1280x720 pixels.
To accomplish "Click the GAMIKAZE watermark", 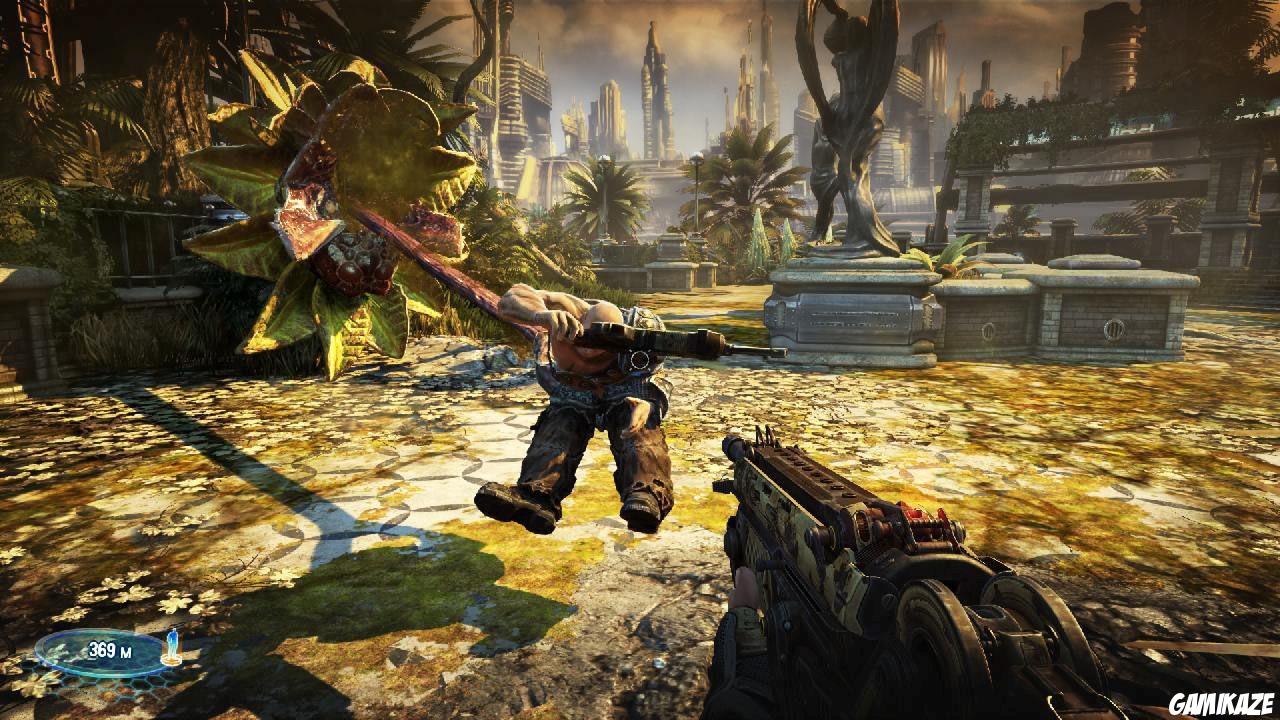I will pyautogui.click(x=1223, y=705).
